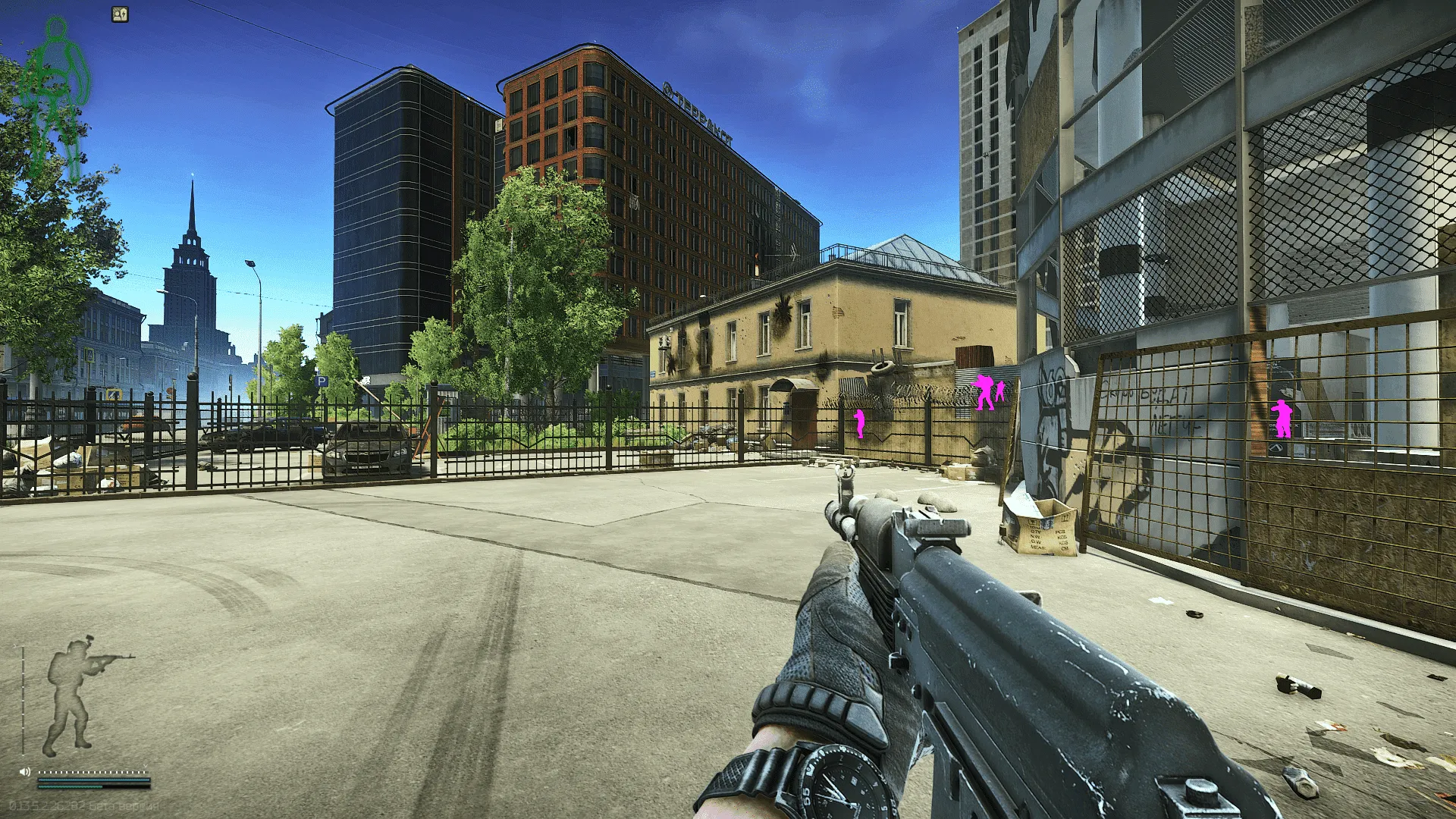Click the speaker noise level icon

pos(25,771)
